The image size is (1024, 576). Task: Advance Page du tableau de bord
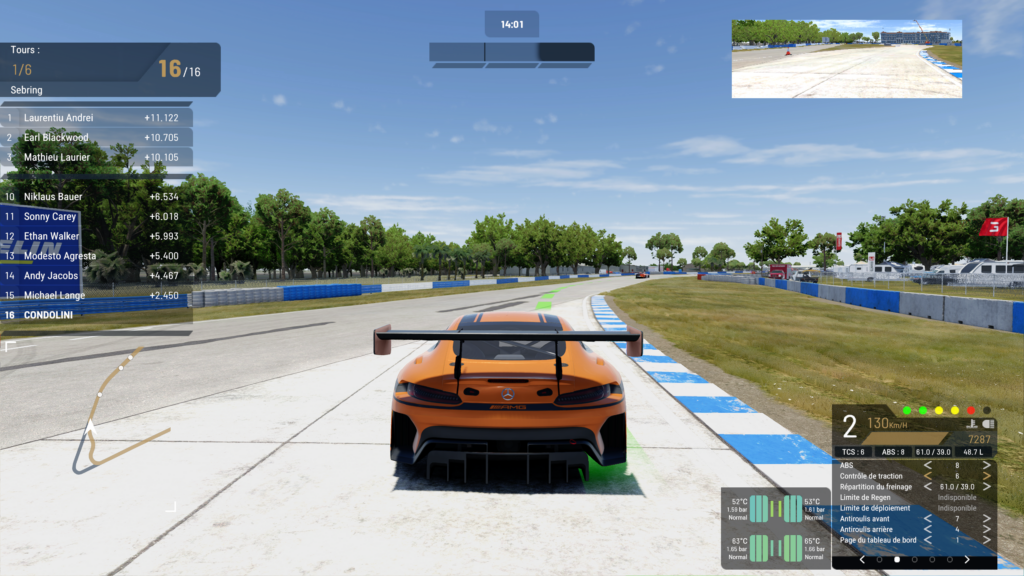[x=987, y=540]
